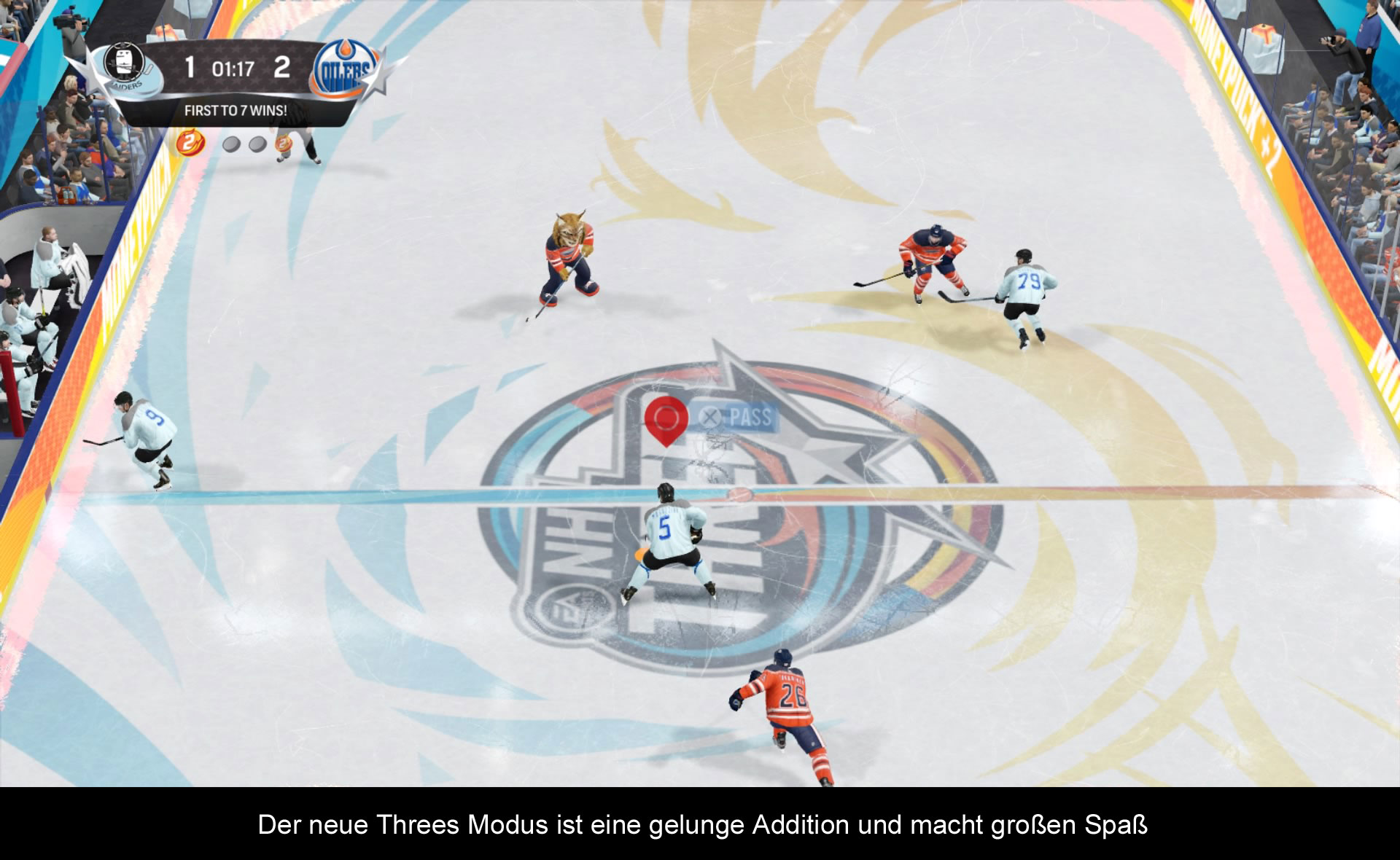Click the red pass target marker
This screenshot has width=1400, height=860.
[666, 419]
